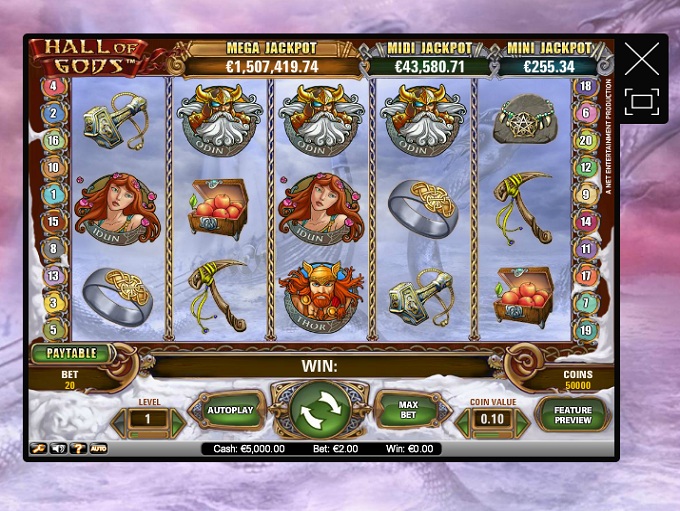
Task: Start Autoplay mode
Action: (x=230, y=410)
